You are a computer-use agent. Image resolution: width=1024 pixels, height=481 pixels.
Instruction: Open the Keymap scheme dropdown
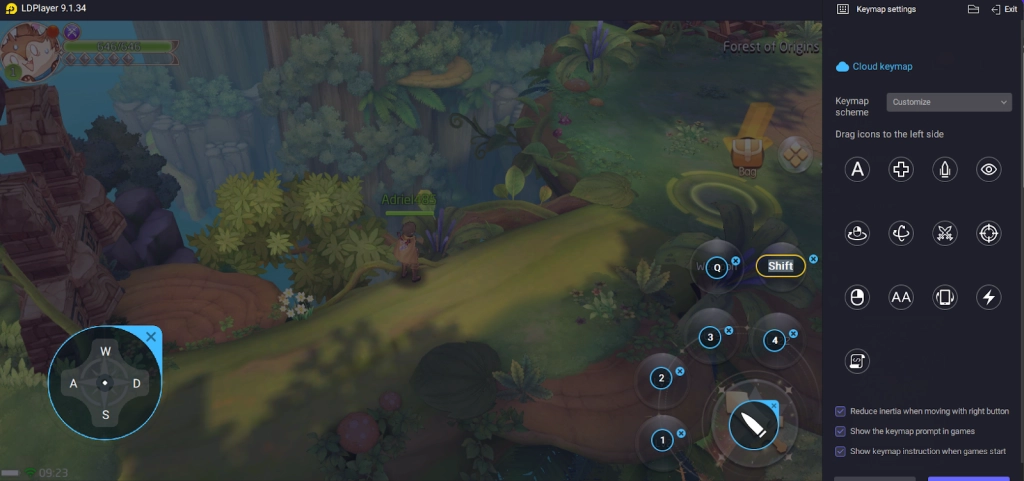click(949, 102)
